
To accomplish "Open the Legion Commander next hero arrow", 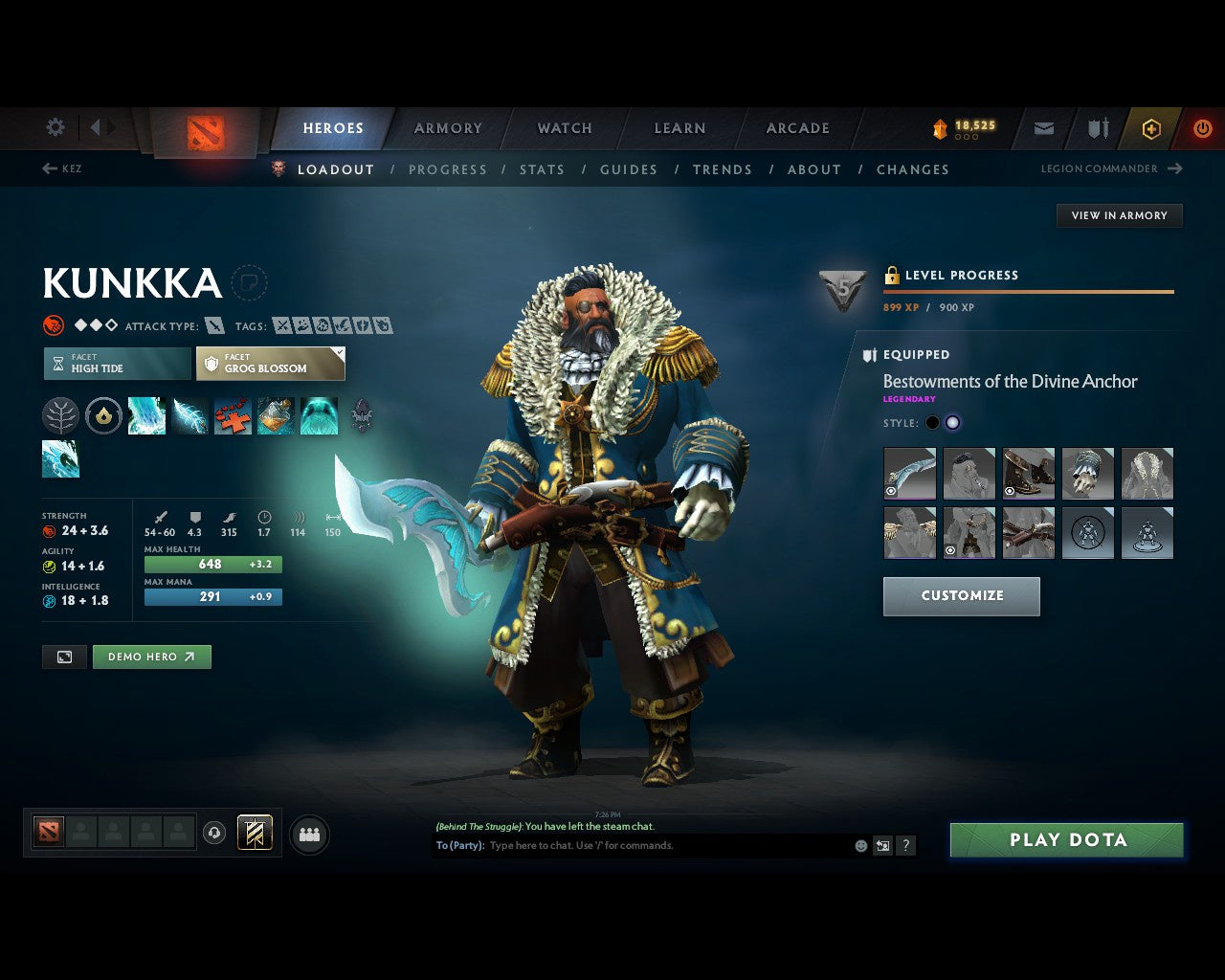I will pos(1175,168).
